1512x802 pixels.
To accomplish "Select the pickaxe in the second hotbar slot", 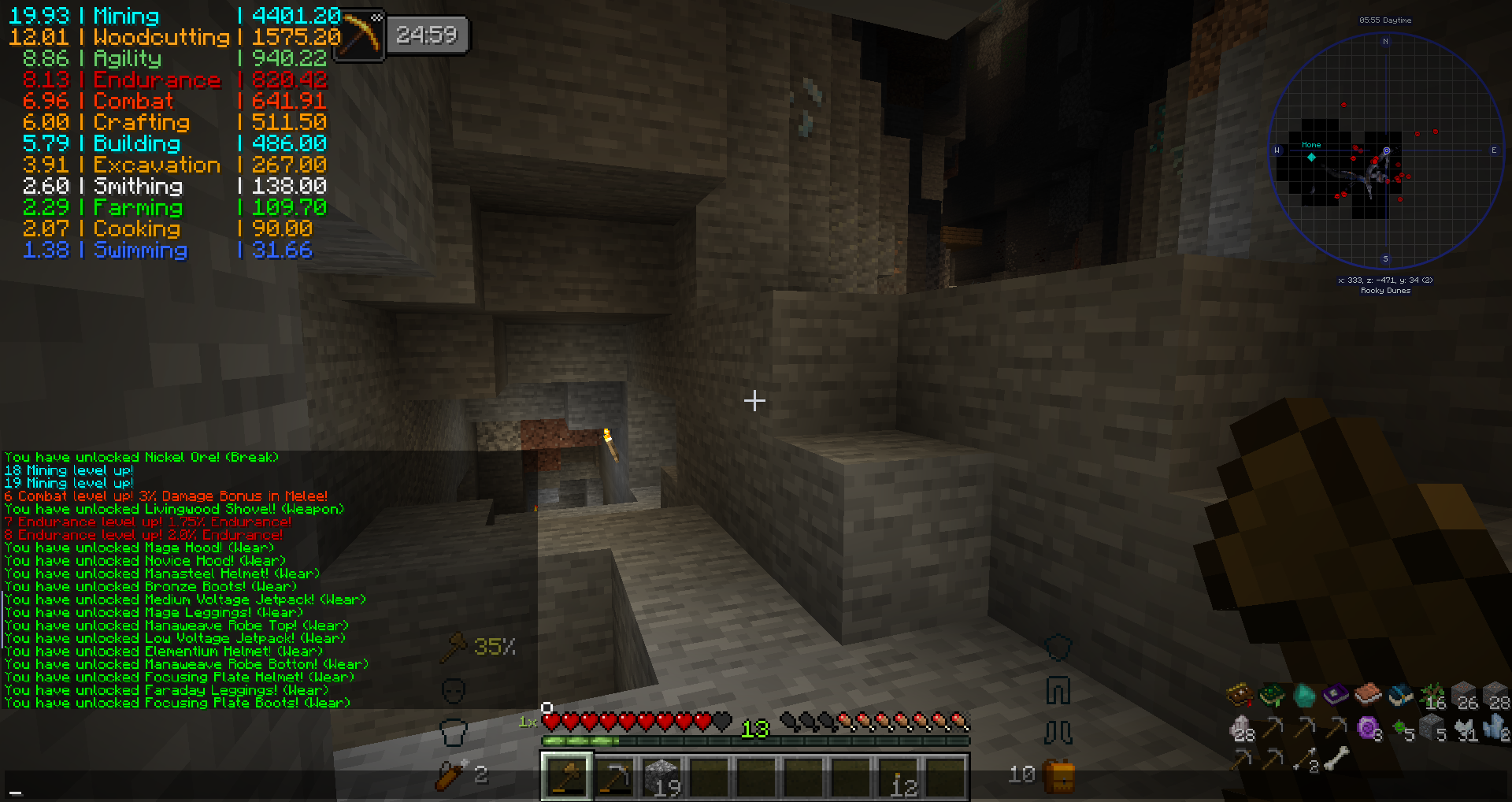I will [616, 776].
